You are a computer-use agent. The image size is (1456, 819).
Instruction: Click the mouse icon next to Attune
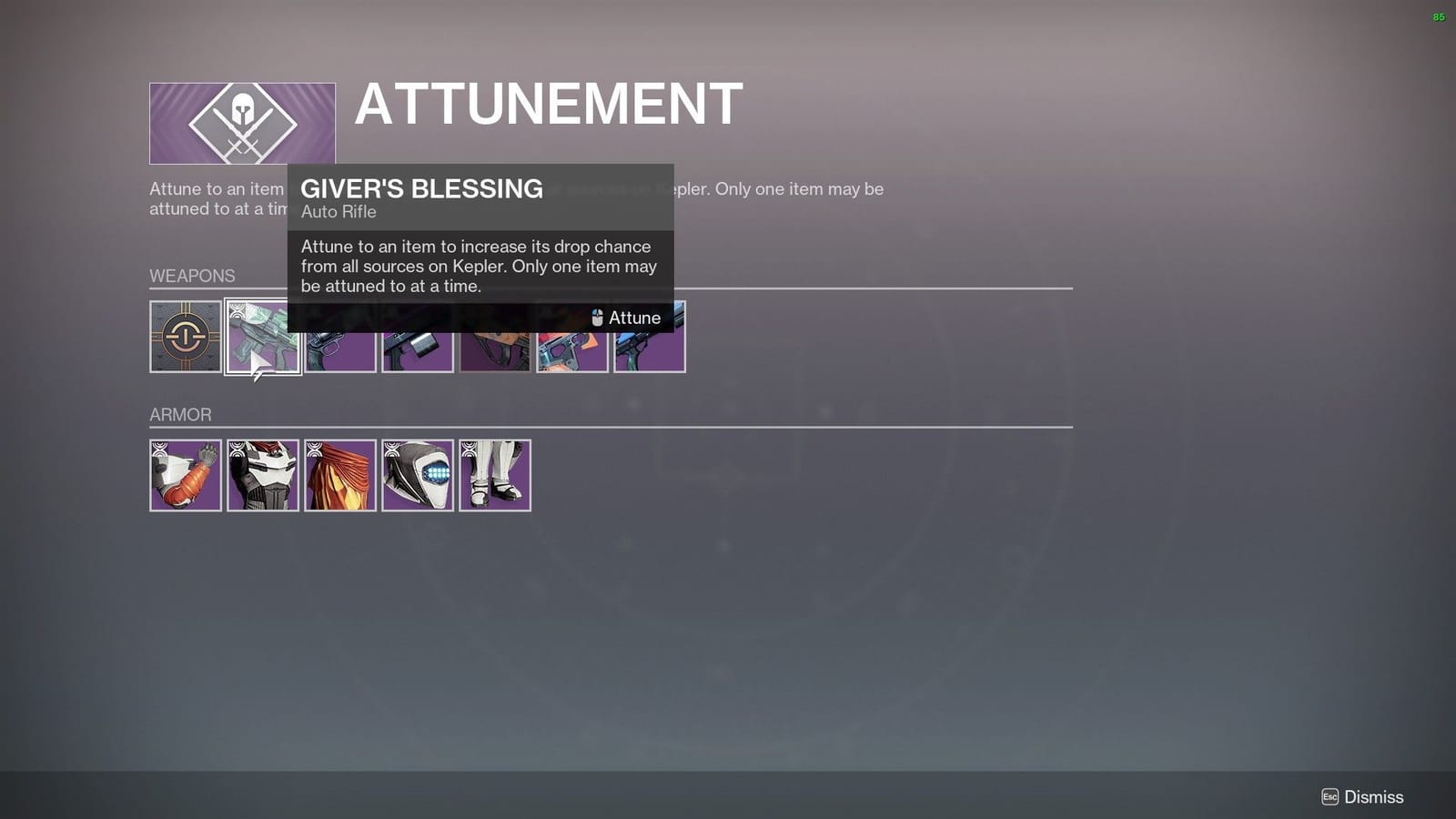pos(598,318)
